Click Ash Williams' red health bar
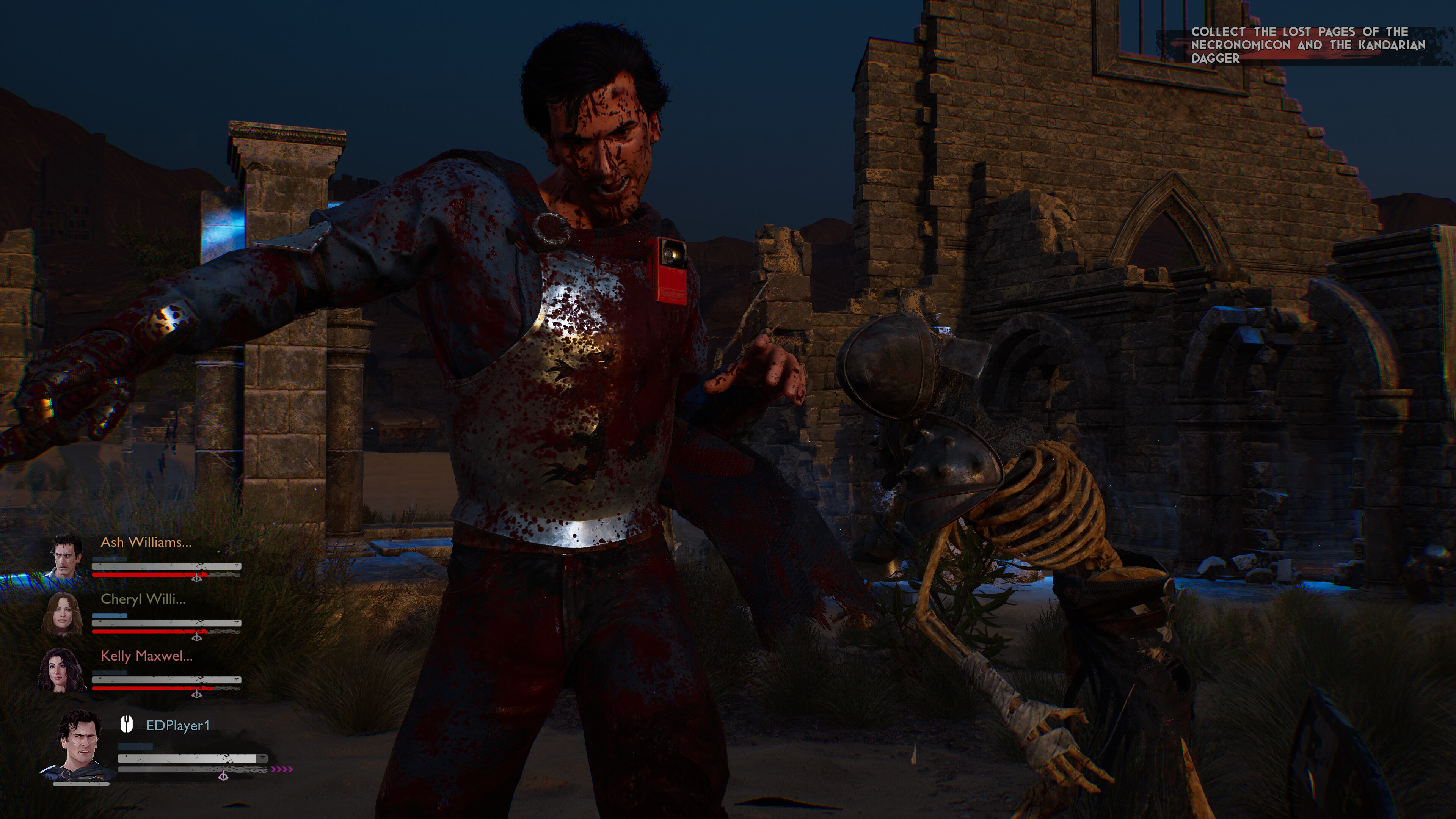1456x819 pixels. coord(152,575)
